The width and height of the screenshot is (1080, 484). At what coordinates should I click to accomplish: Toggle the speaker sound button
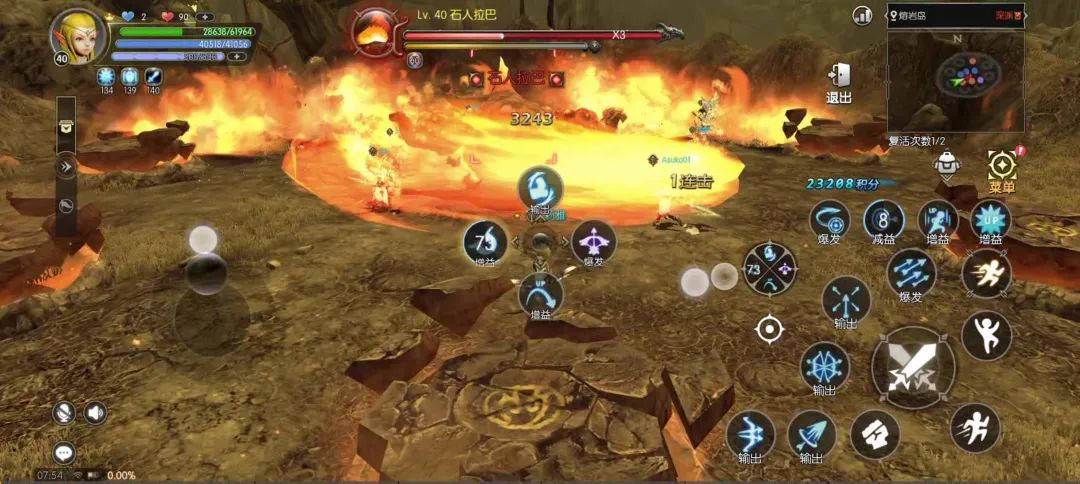click(95, 412)
